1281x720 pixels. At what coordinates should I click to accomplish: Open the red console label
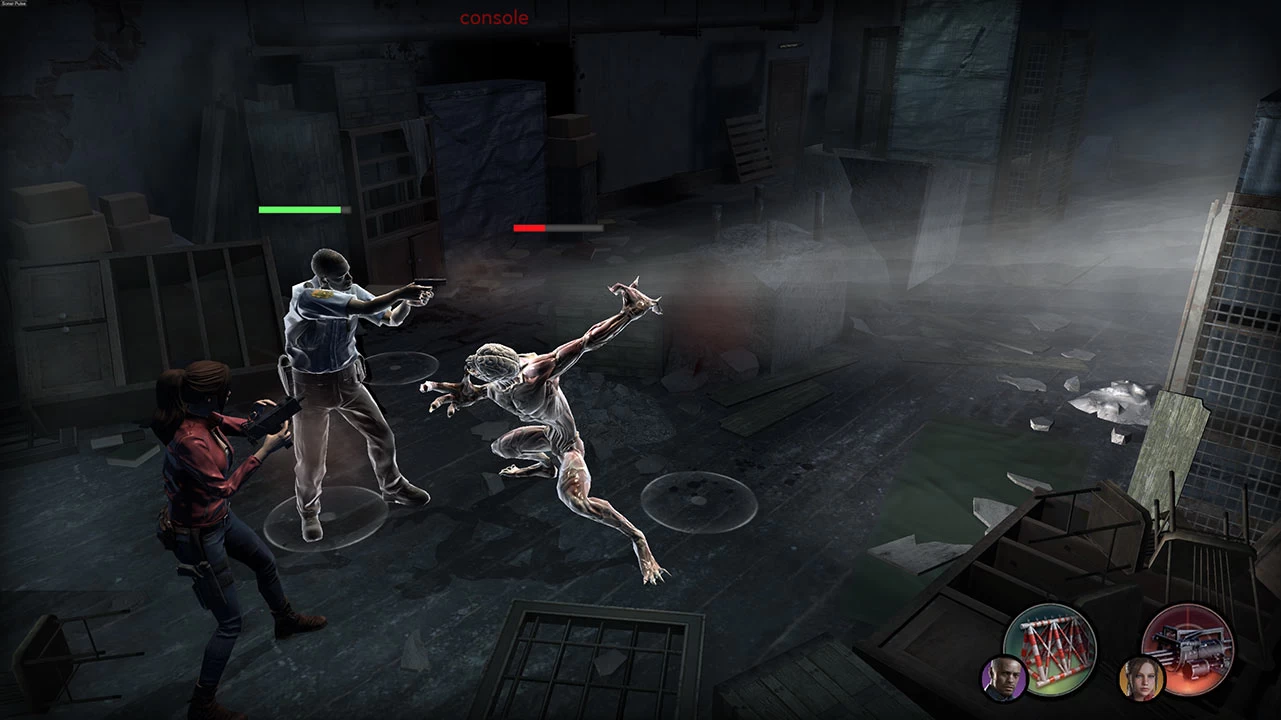point(494,18)
